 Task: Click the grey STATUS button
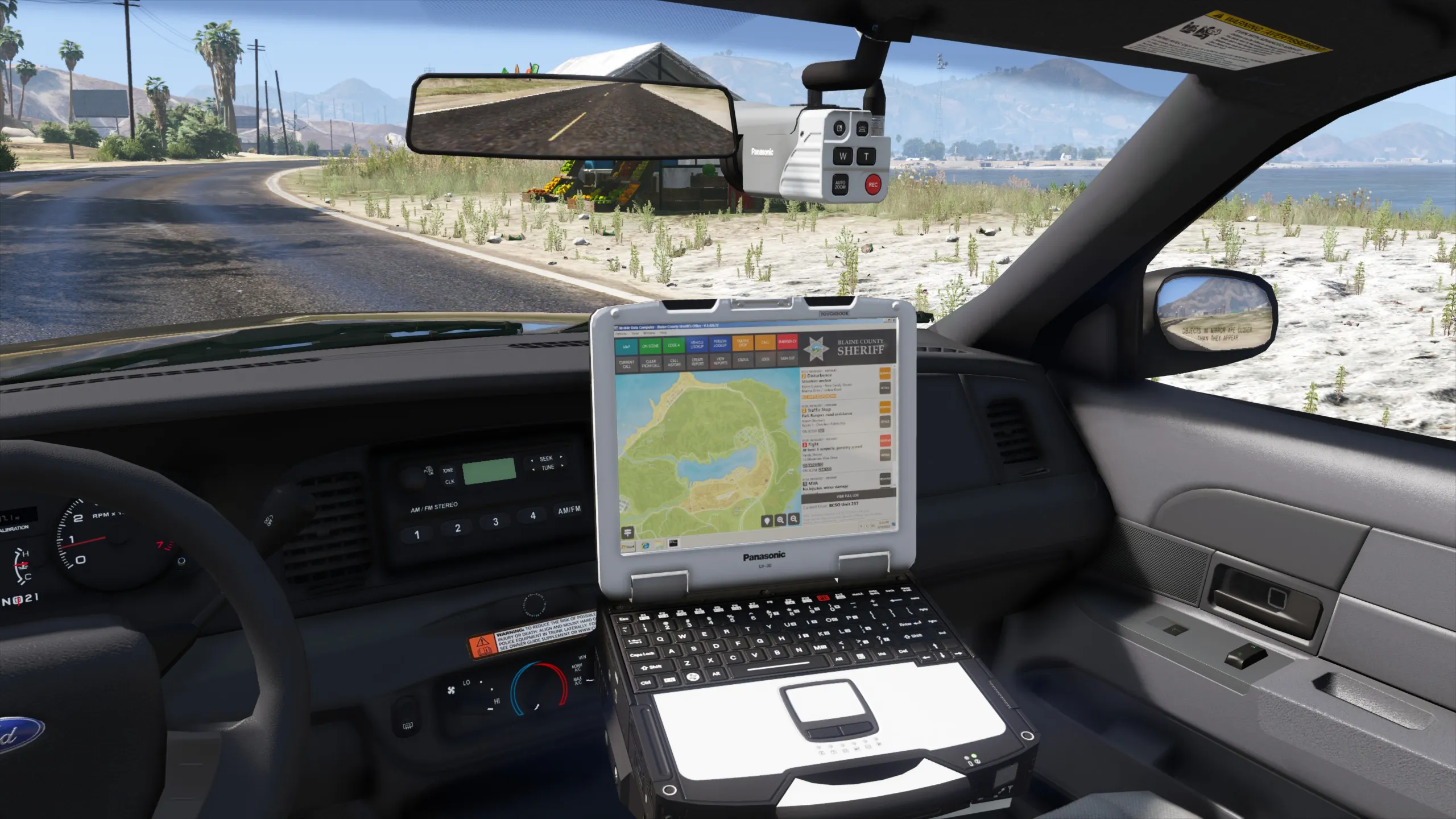(x=743, y=360)
